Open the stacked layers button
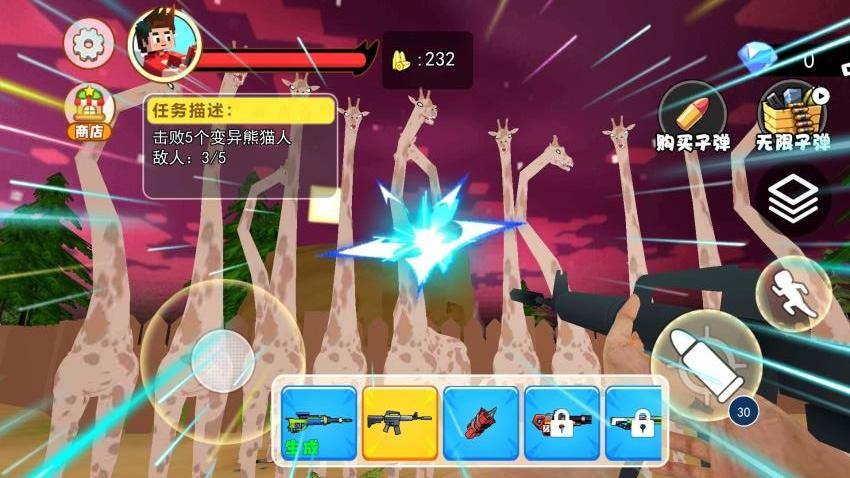This screenshot has width=850, height=478. [793, 201]
